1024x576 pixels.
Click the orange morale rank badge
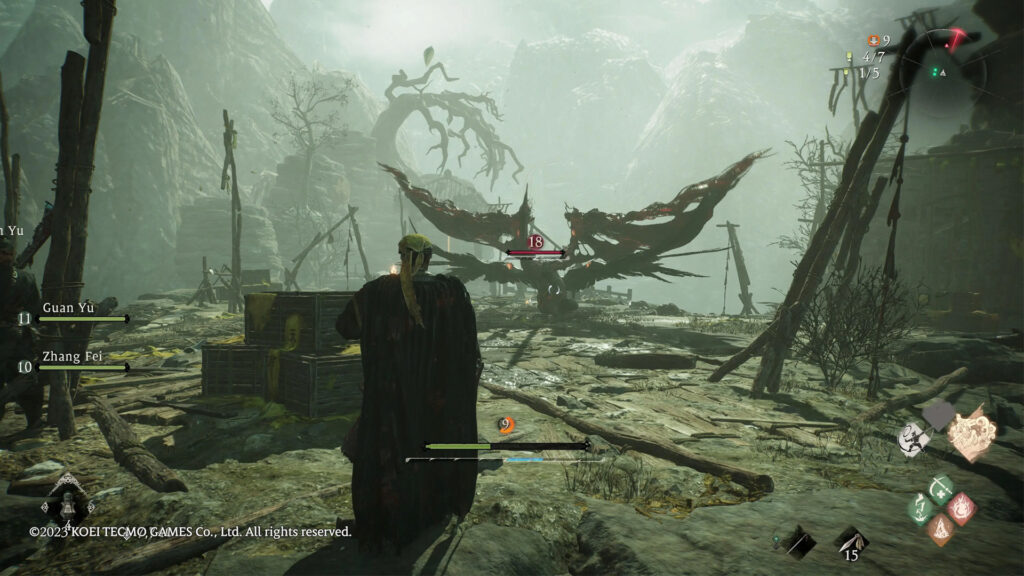click(507, 426)
